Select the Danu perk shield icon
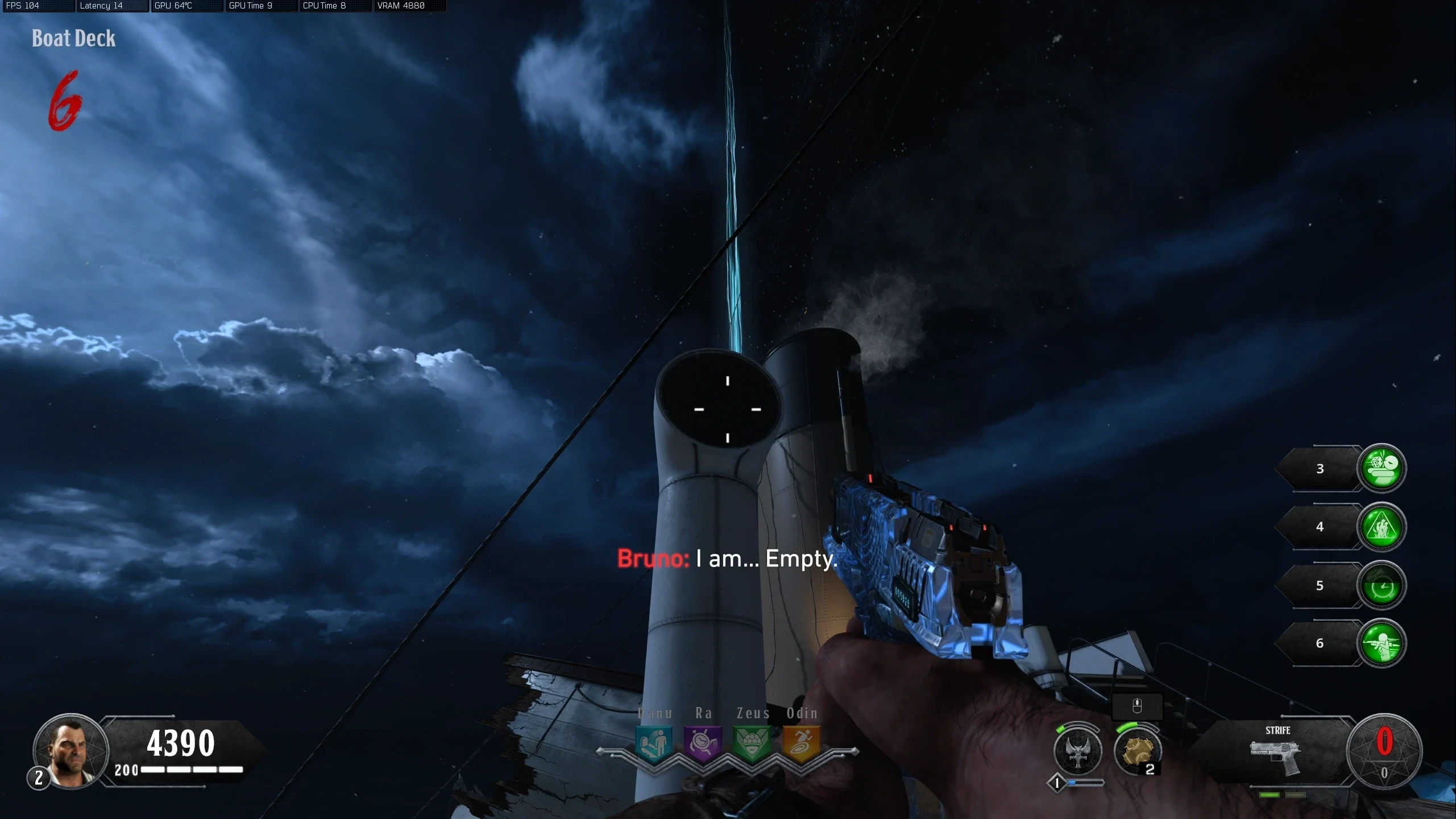The height and width of the screenshot is (819, 1456). coord(654,743)
